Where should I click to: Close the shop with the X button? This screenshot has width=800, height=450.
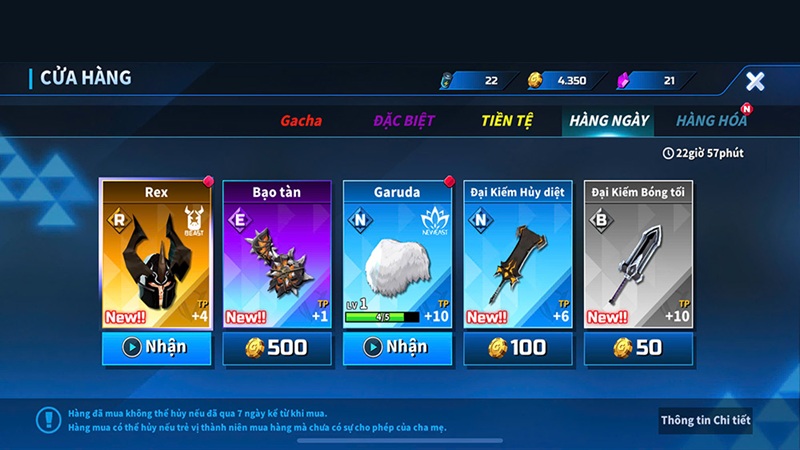pyautogui.click(x=755, y=81)
